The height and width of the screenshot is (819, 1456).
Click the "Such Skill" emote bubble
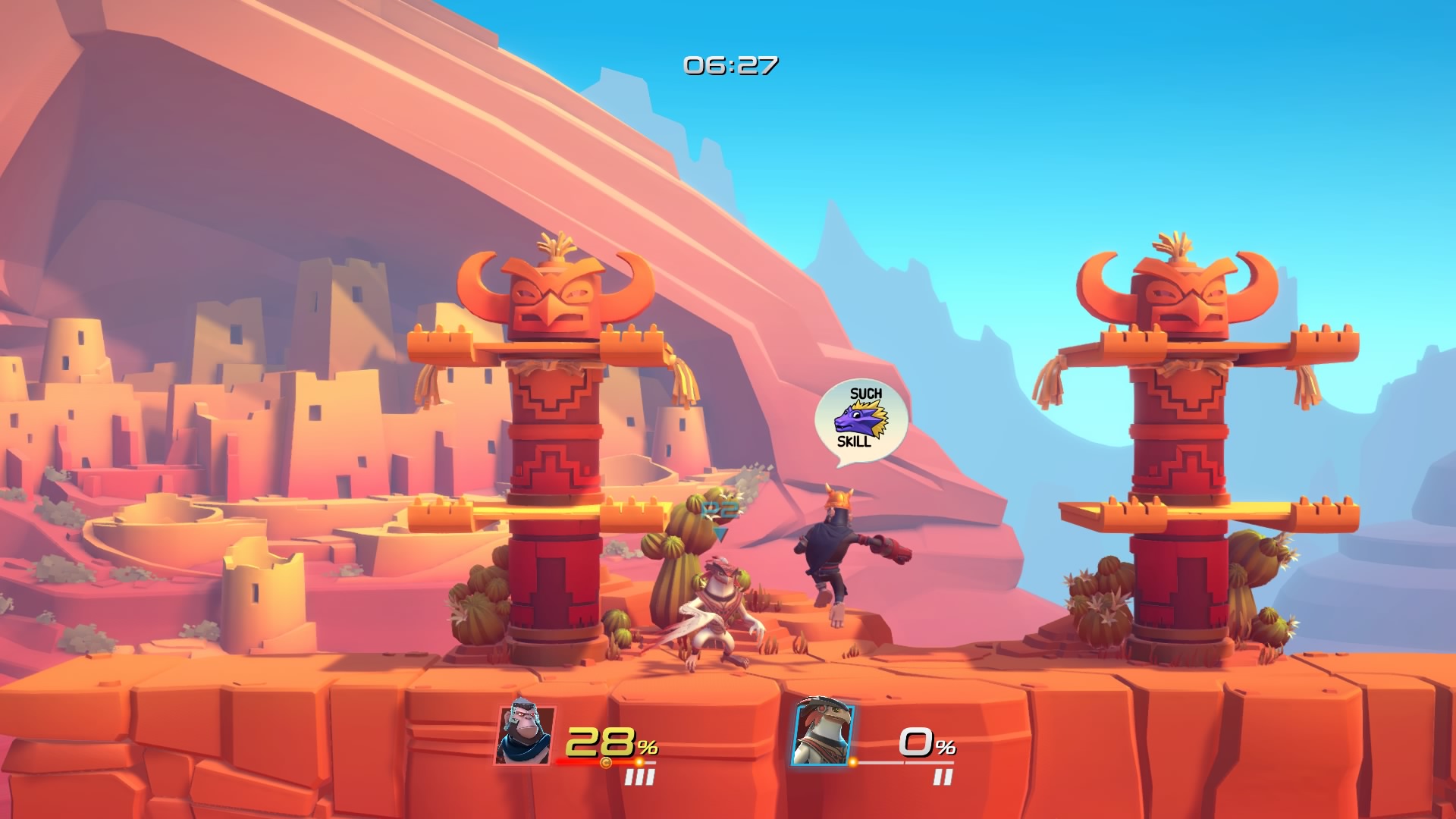(x=861, y=419)
